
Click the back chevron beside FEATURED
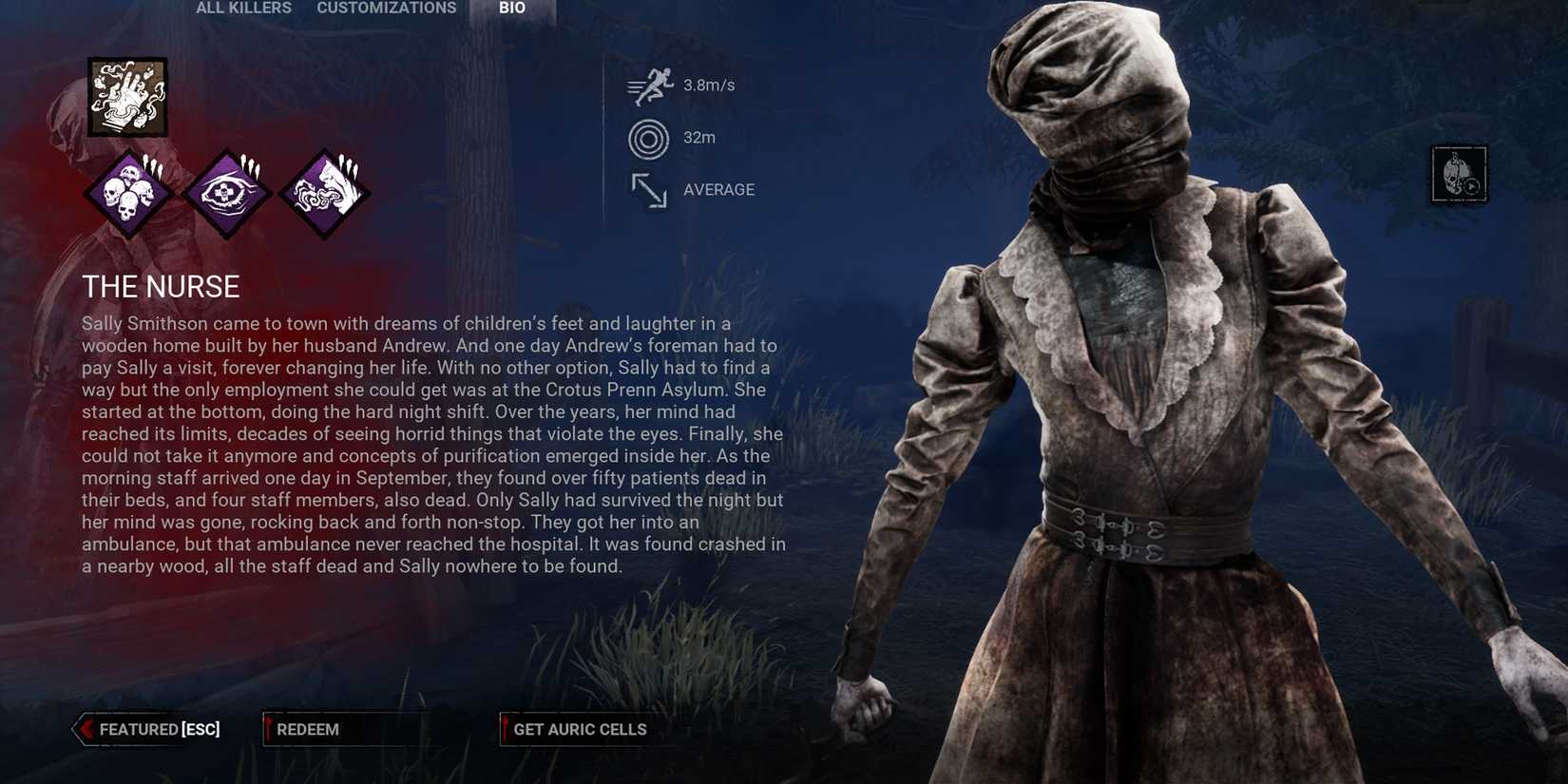click(84, 729)
